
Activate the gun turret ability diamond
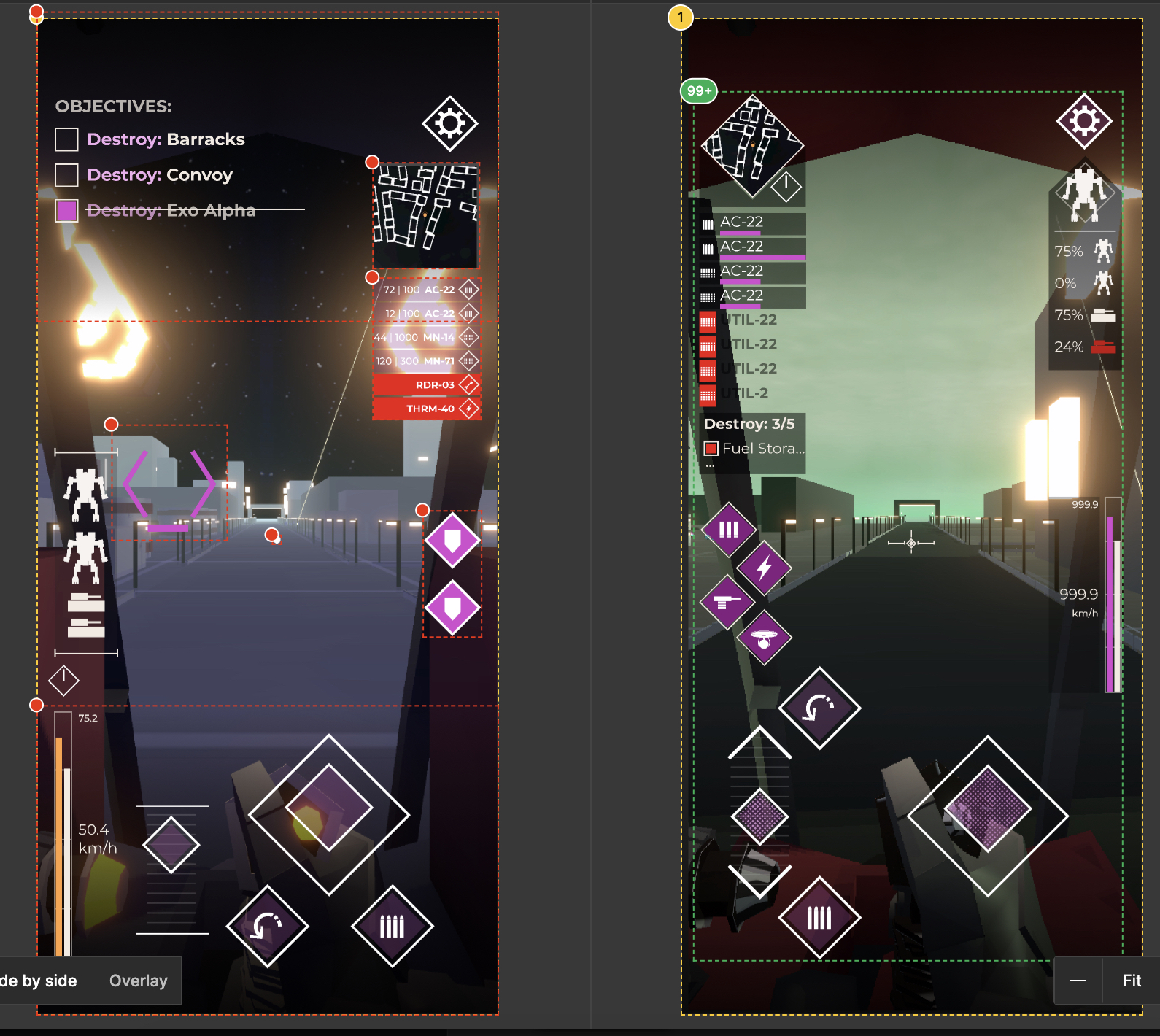(x=727, y=602)
